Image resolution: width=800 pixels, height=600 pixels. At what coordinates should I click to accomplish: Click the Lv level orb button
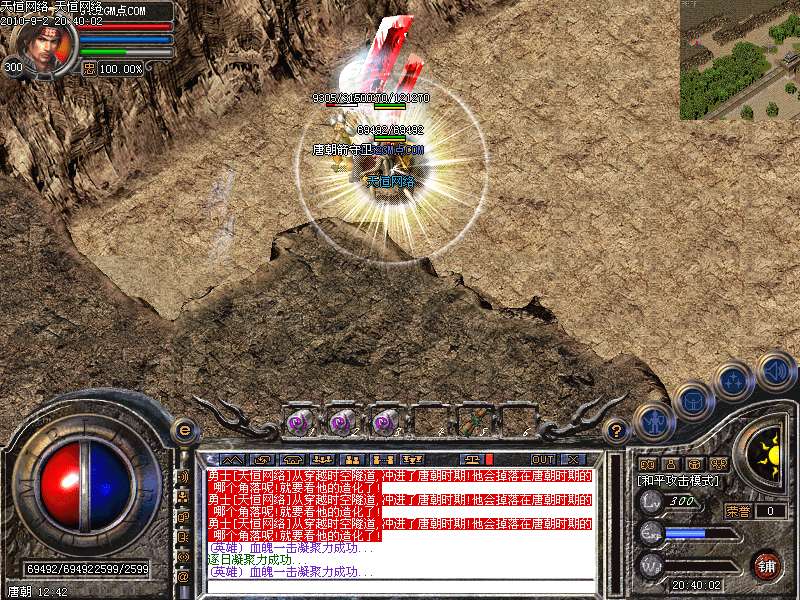tap(650, 502)
